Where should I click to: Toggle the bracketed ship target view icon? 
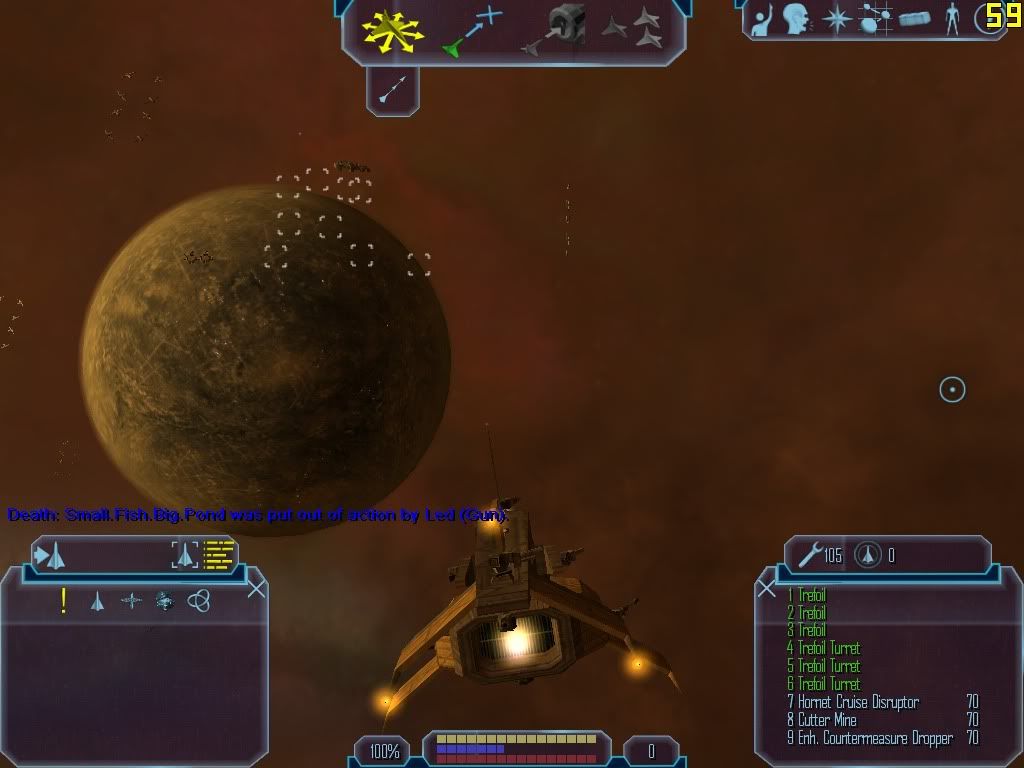[x=184, y=555]
